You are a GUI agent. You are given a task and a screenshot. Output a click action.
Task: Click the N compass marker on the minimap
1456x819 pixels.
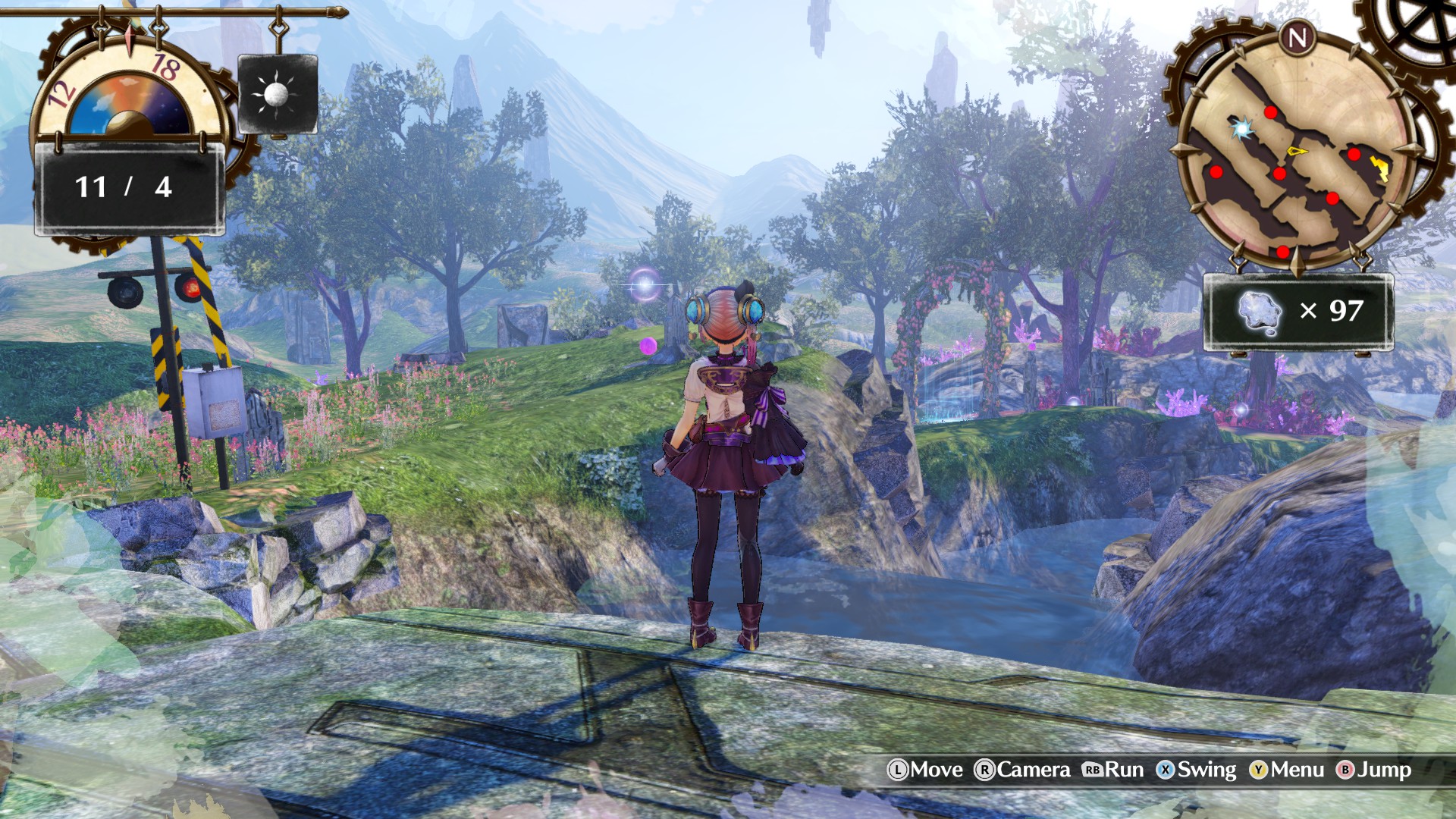[1296, 37]
